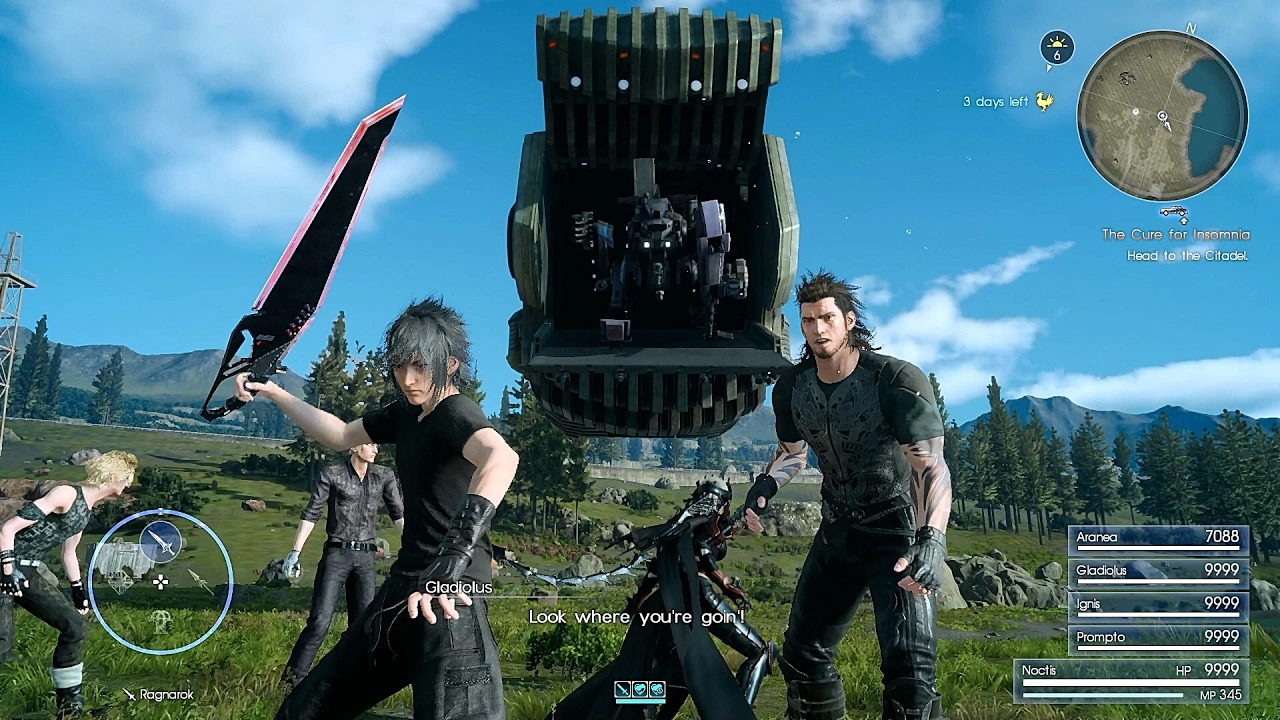Toggle the white waypoint dot on the minimap

[1136, 112]
